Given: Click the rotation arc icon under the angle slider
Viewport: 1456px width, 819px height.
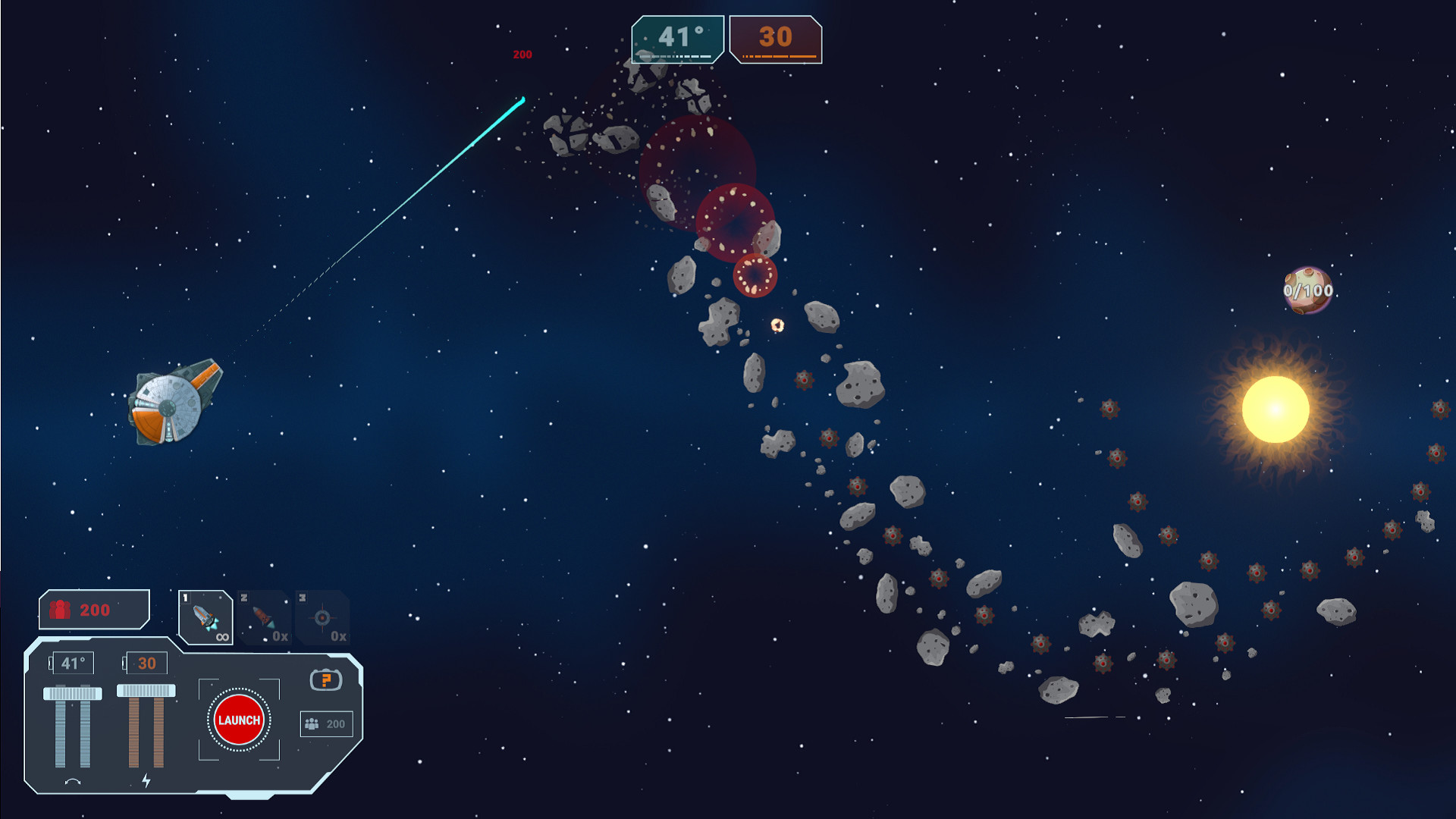Looking at the screenshot, I should [x=73, y=780].
